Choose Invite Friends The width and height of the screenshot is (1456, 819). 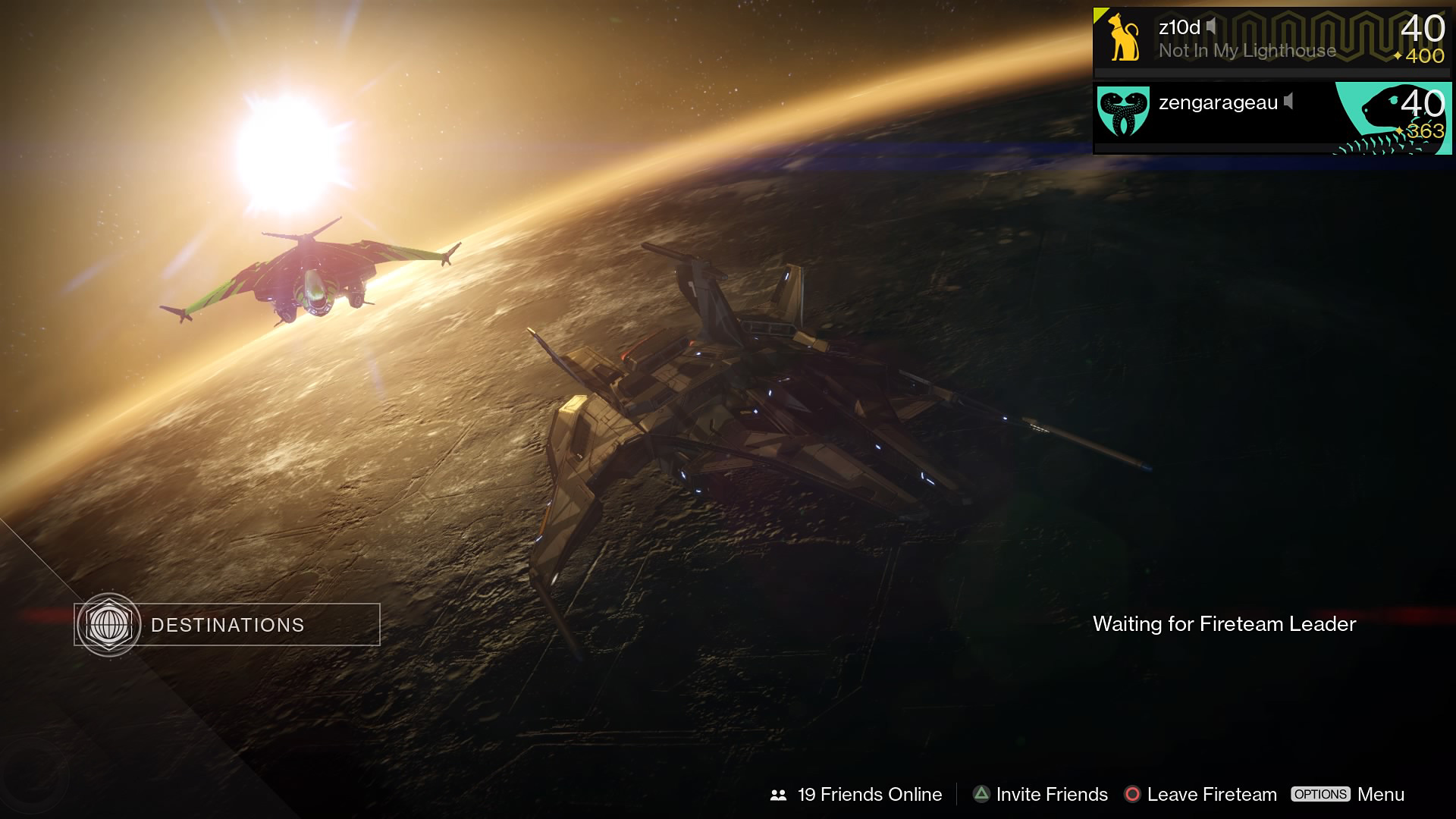coord(1040,794)
